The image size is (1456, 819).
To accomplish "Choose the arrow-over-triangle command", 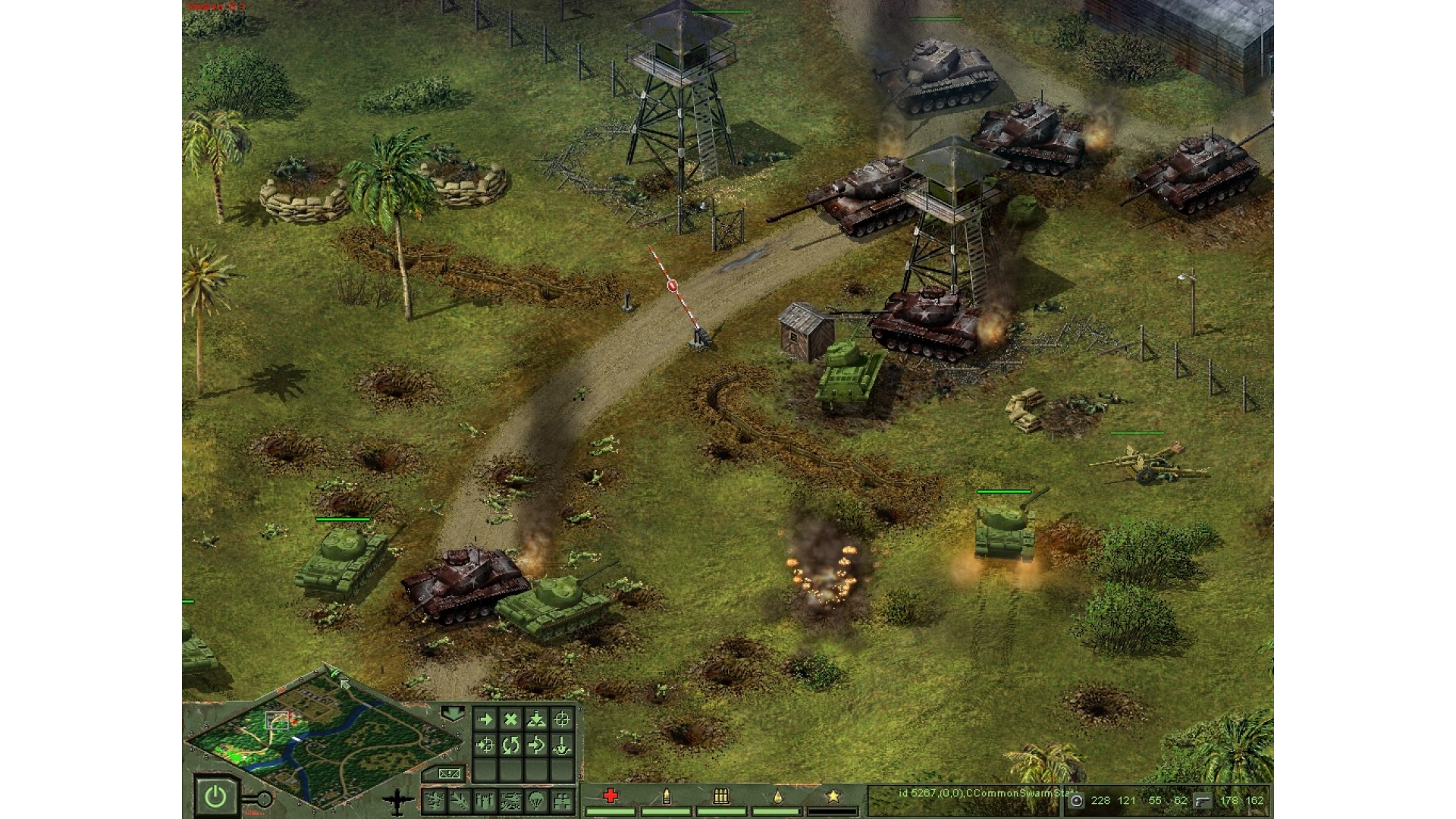I will point(536,720).
